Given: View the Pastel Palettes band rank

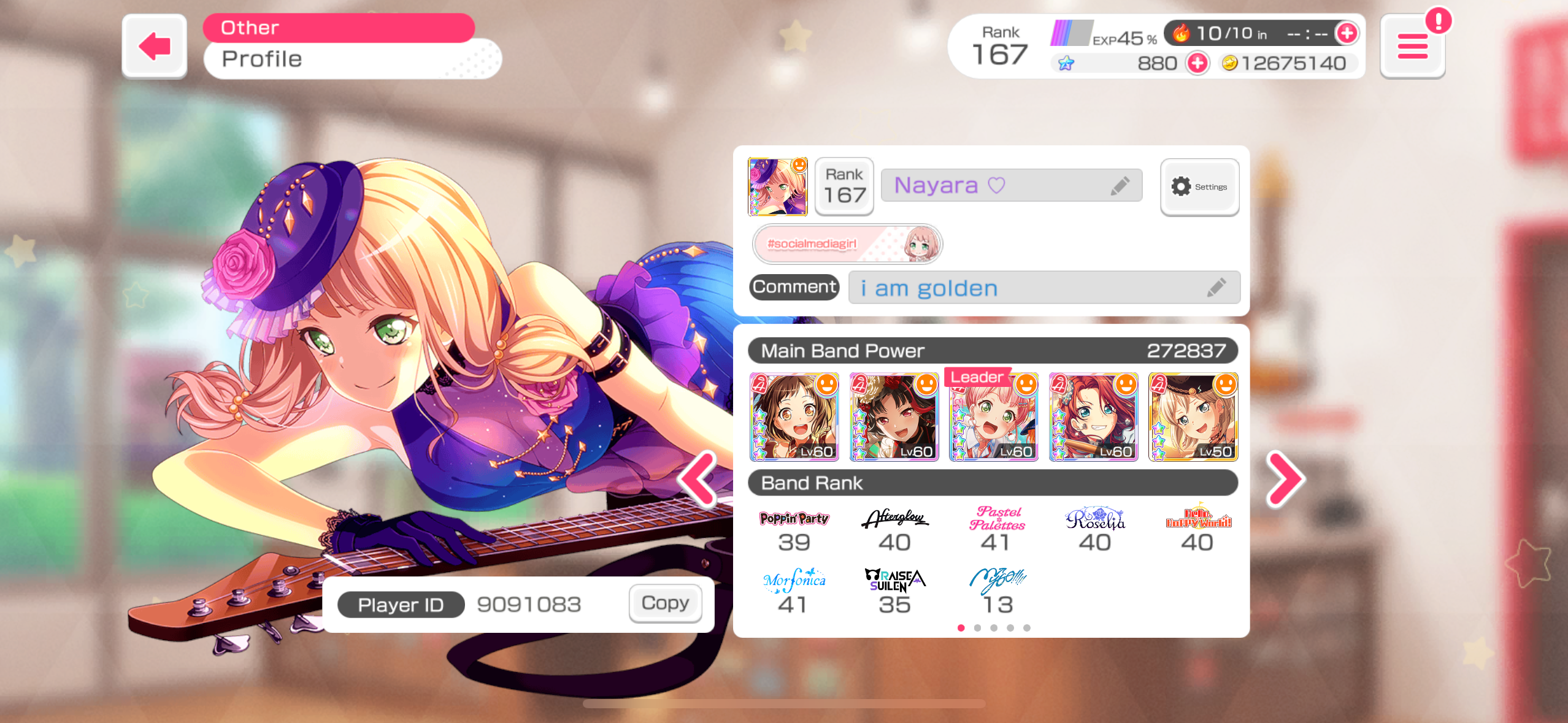Looking at the screenshot, I should 996,530.
